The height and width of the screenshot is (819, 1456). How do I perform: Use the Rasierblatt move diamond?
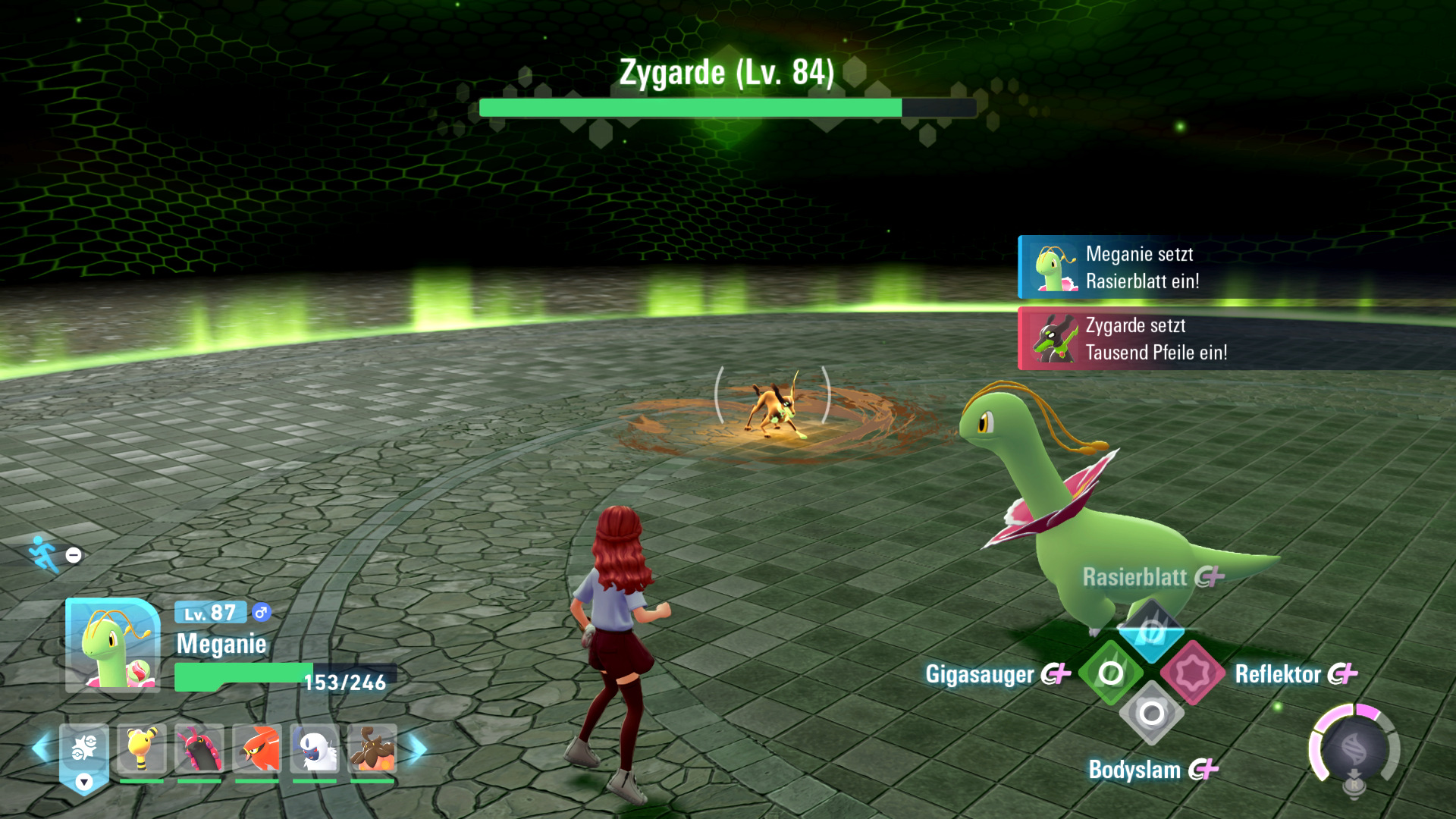(x=1150, y=631)
